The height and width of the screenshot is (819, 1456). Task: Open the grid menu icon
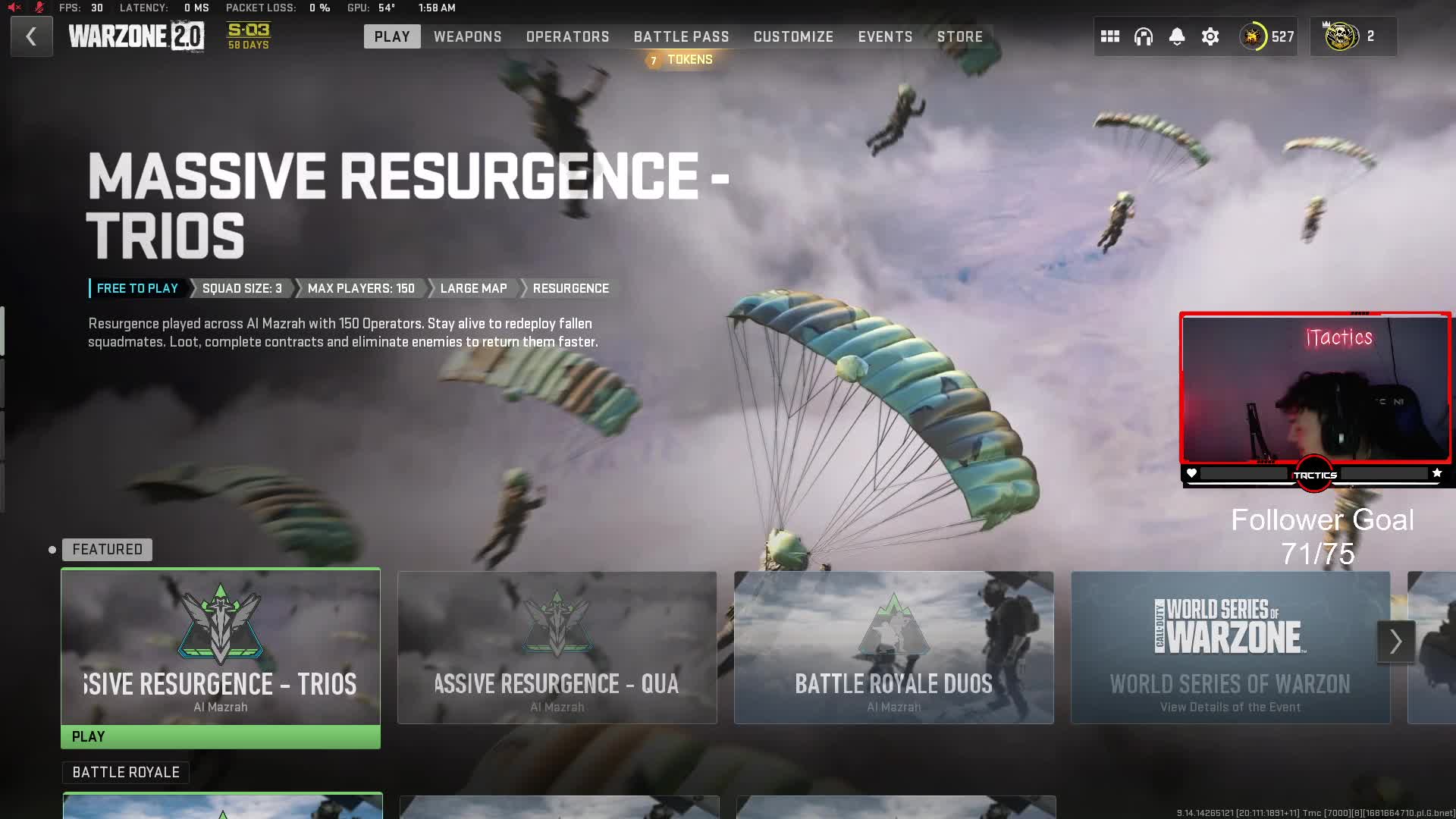point(1109,36)
